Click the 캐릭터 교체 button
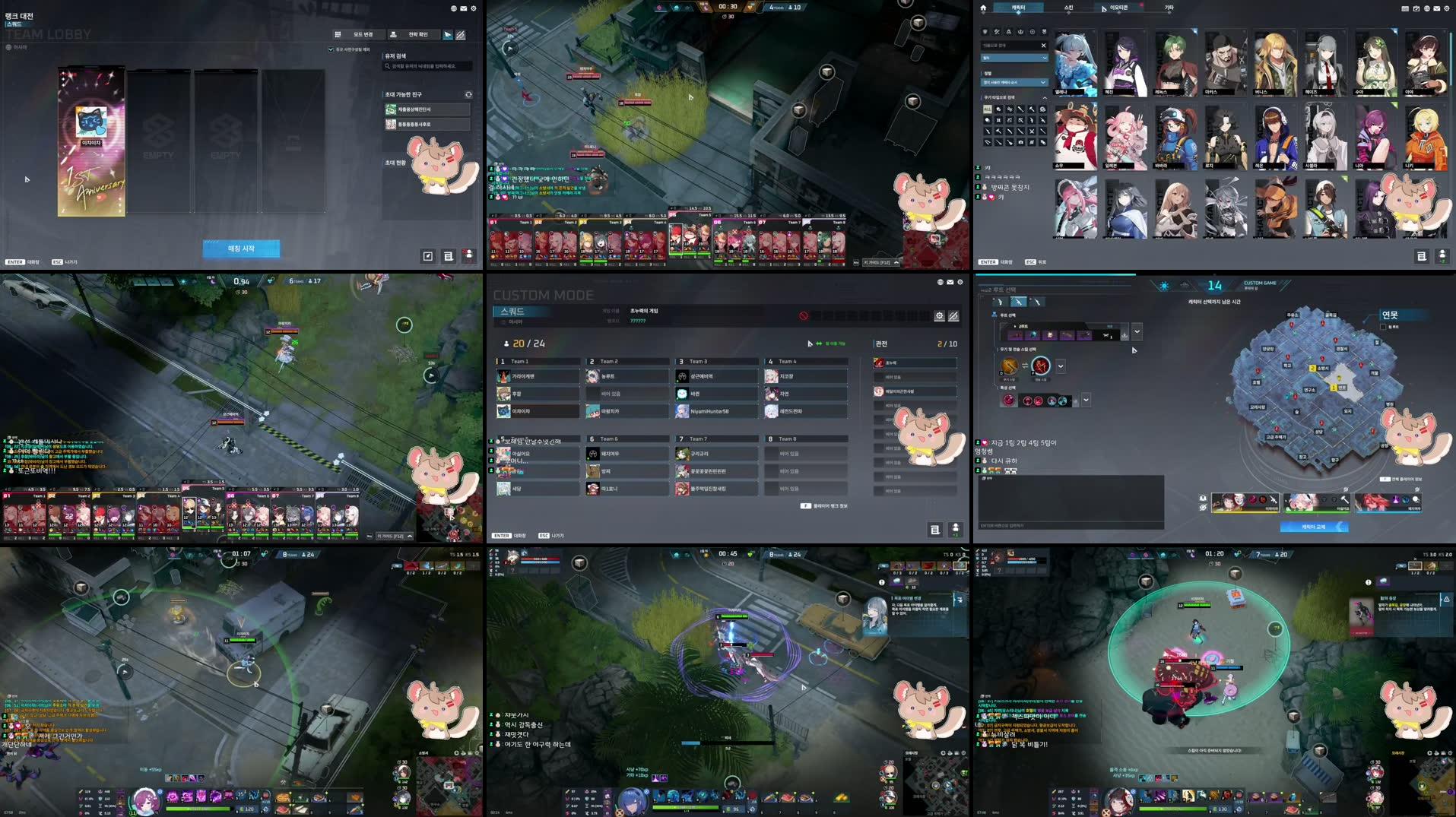 [1314, 526]
